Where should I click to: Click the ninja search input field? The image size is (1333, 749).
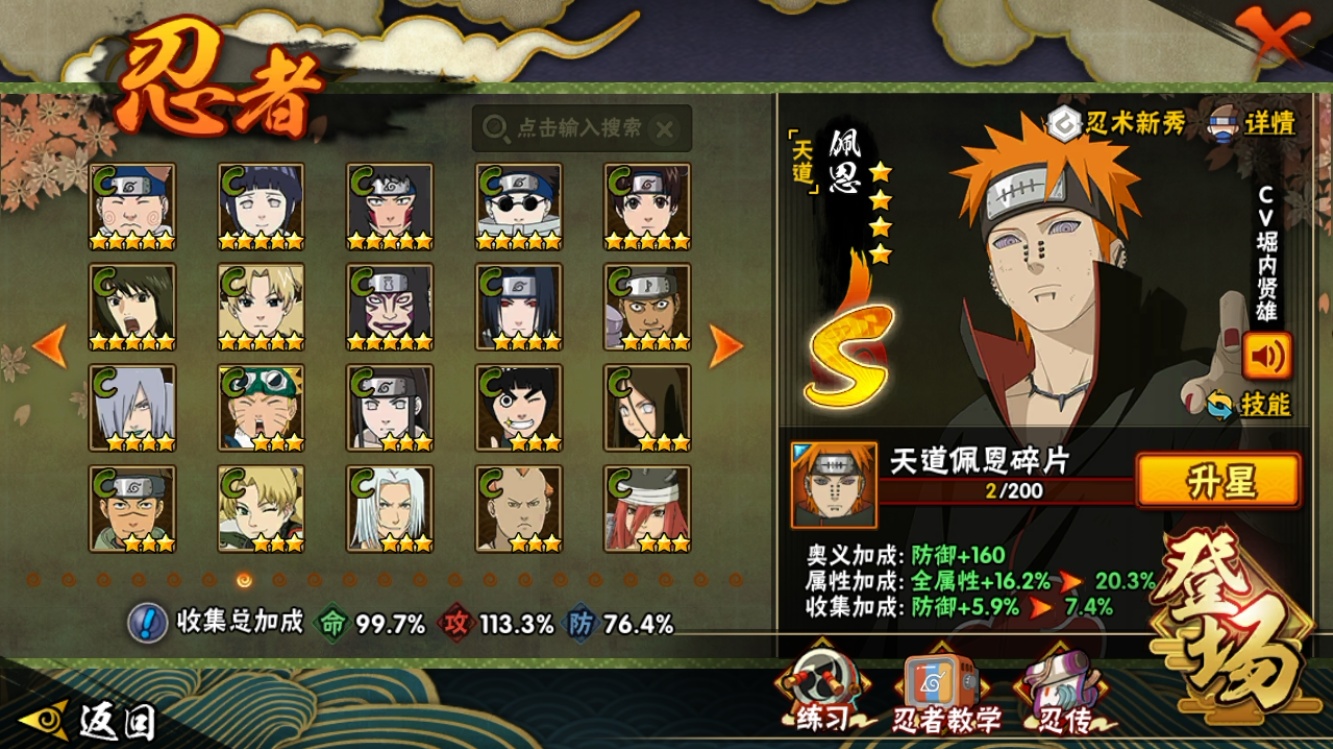click(580, 128)
